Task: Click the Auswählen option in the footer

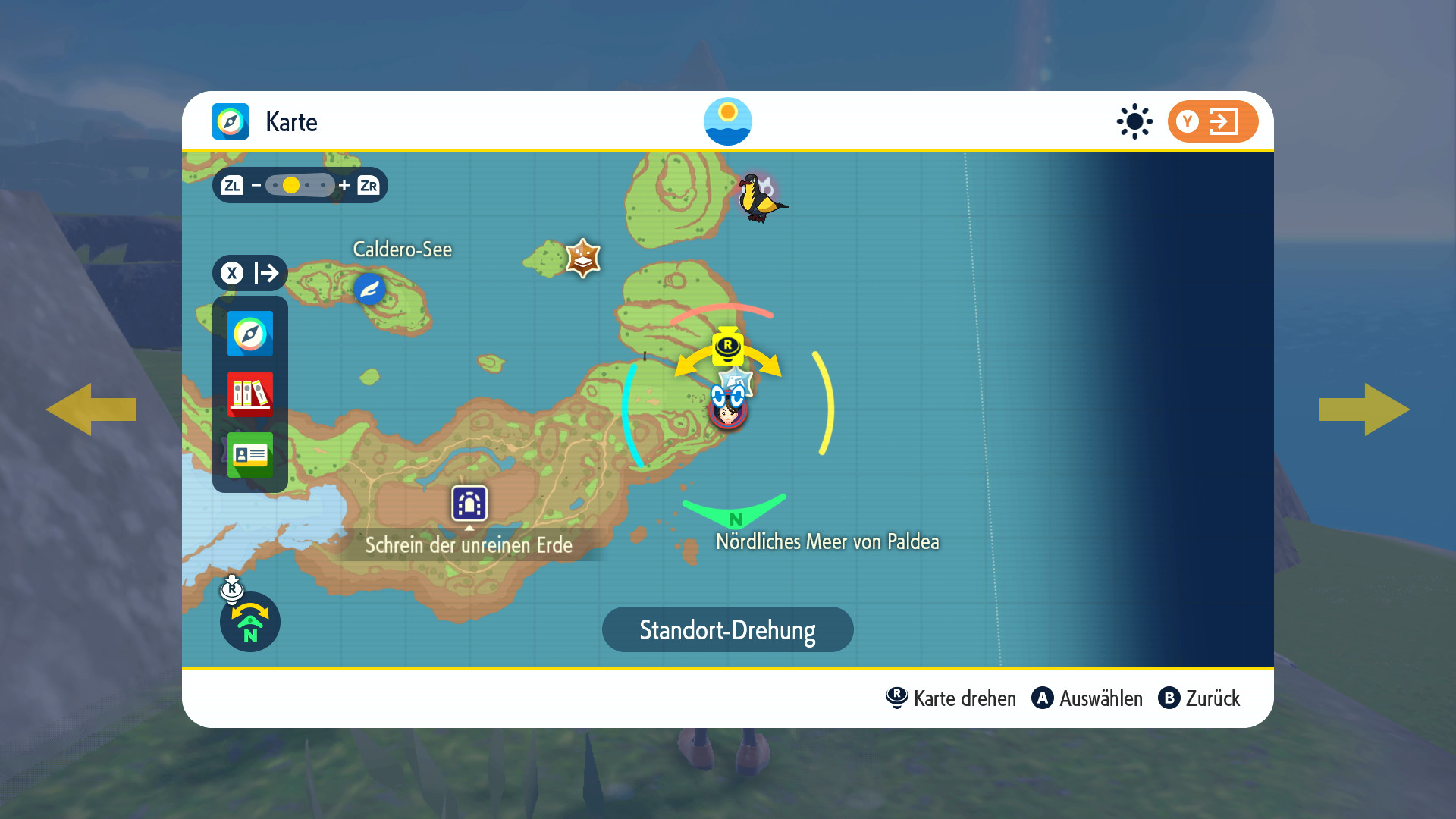Action: click(x=1087, y=698)
